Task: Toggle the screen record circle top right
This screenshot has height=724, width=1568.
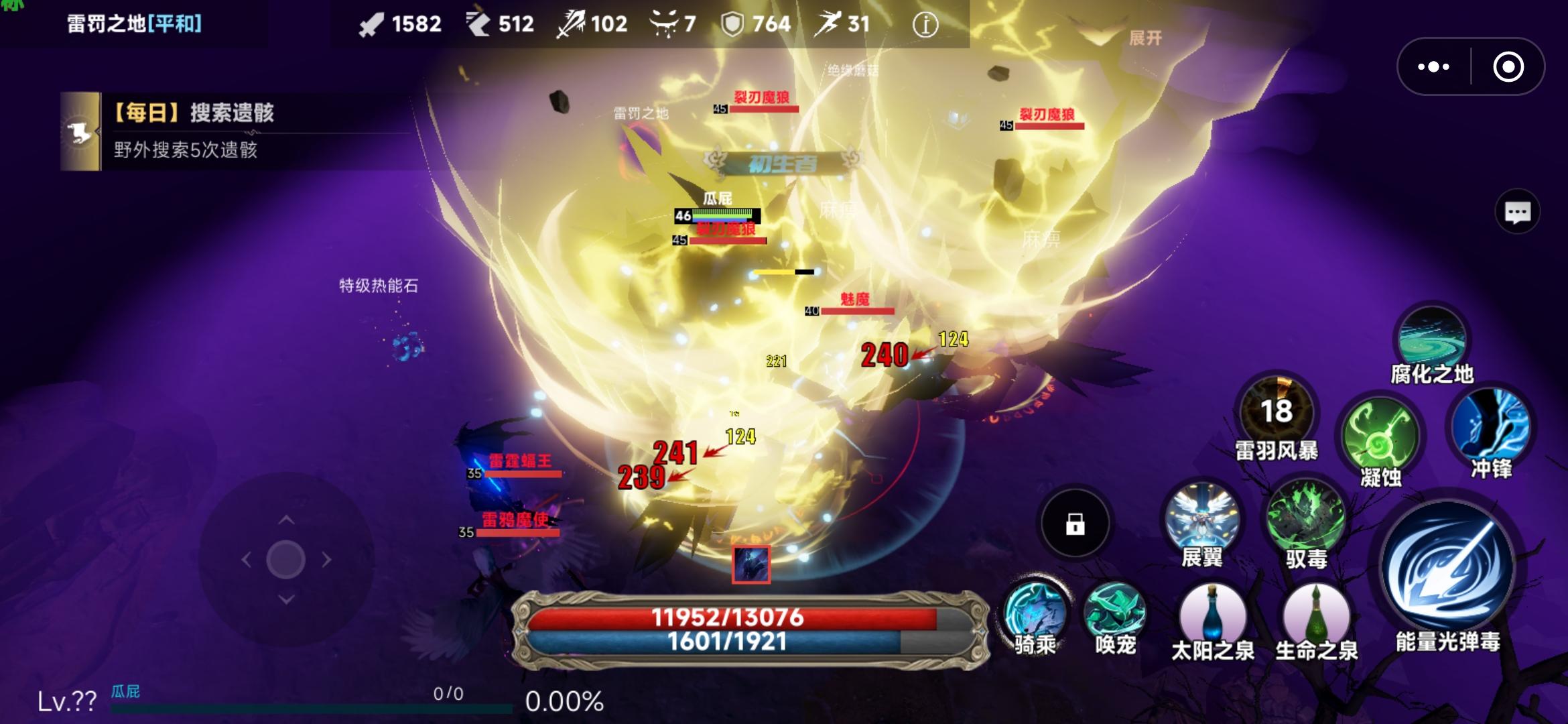Action: point(1508,65)
